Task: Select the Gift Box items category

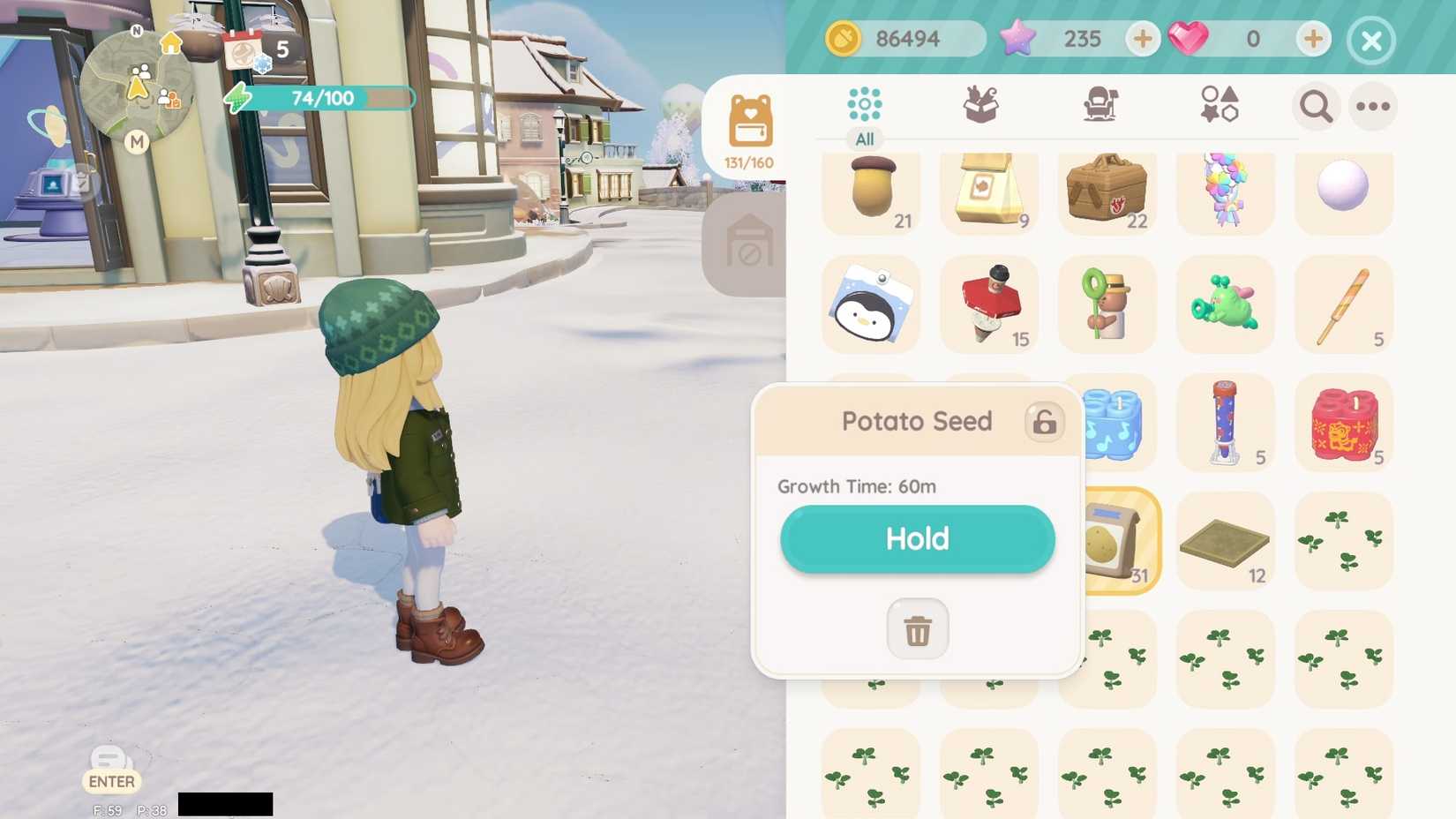Action: click(x=981, y=104)
